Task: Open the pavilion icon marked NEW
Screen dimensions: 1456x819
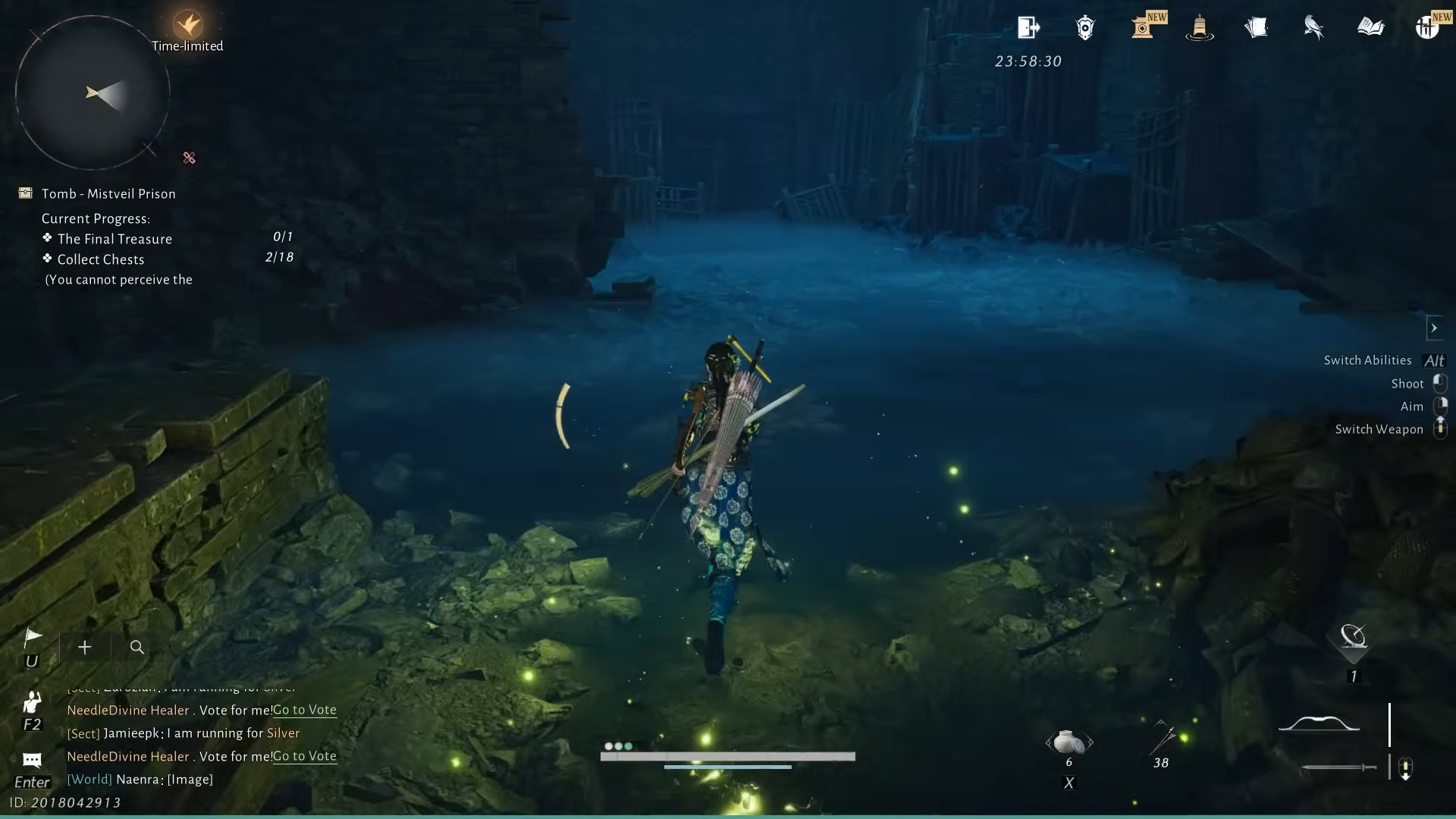Action: point(1143,28)
